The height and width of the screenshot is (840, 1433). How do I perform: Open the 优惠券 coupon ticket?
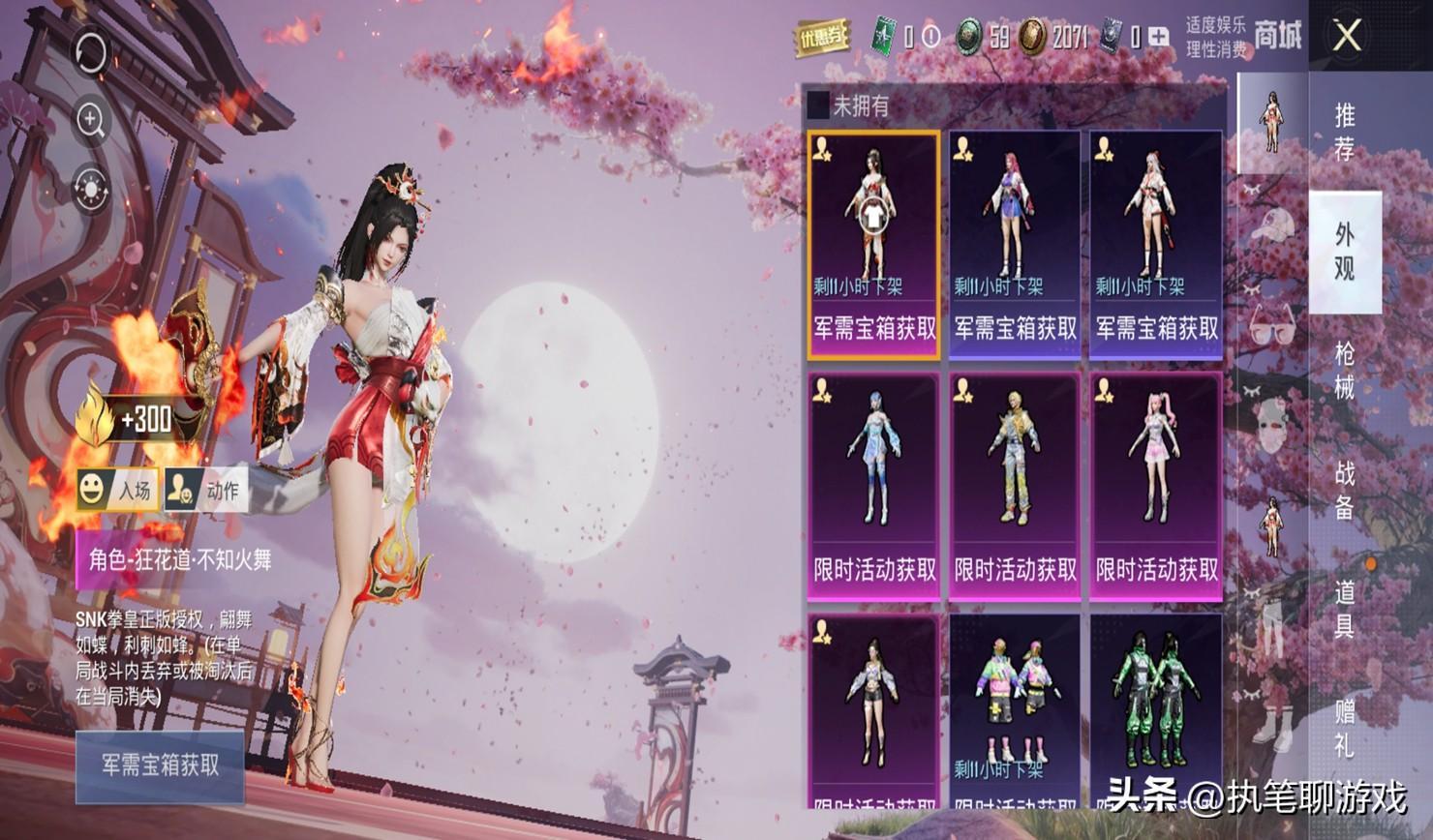pyautogui.click(x=821, y=38)
